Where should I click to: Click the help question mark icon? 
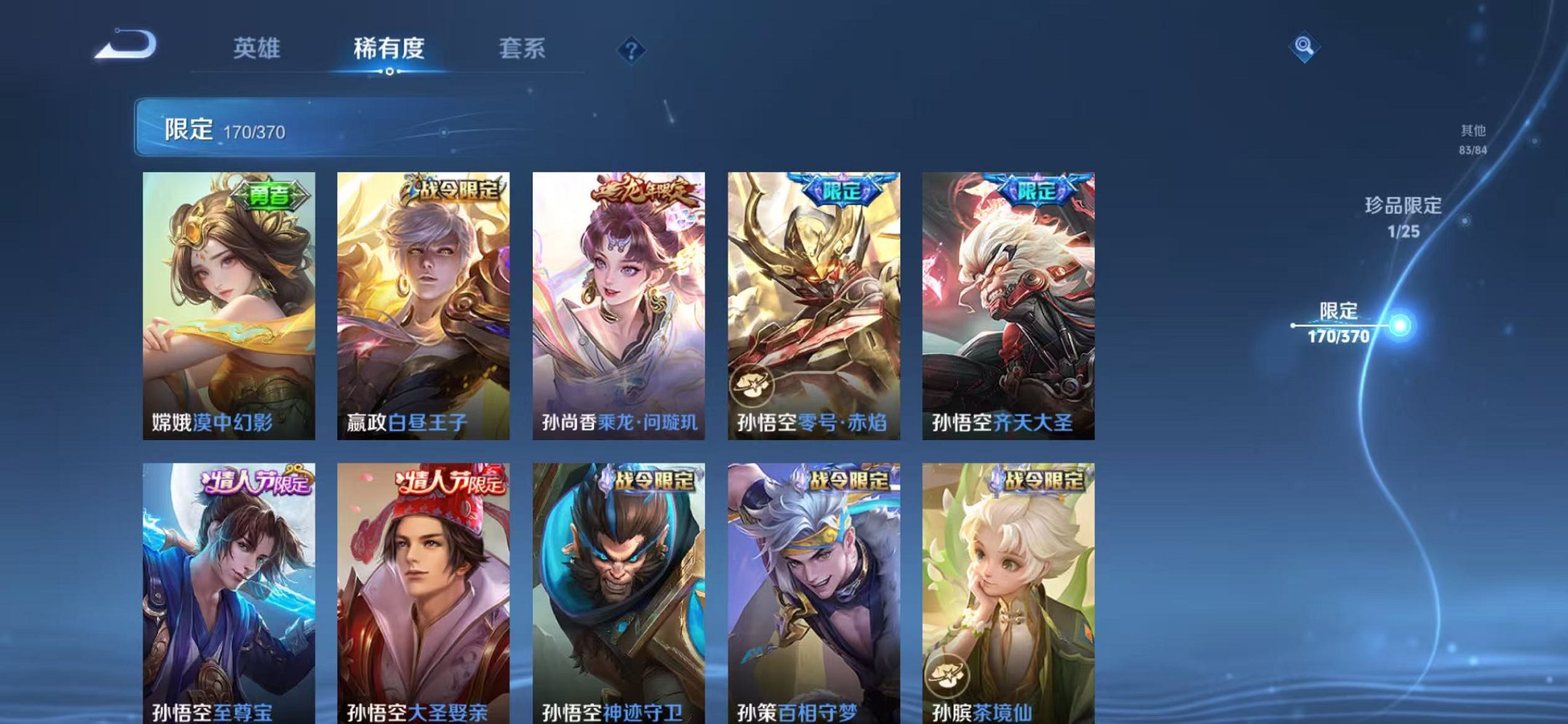[631, 50]
